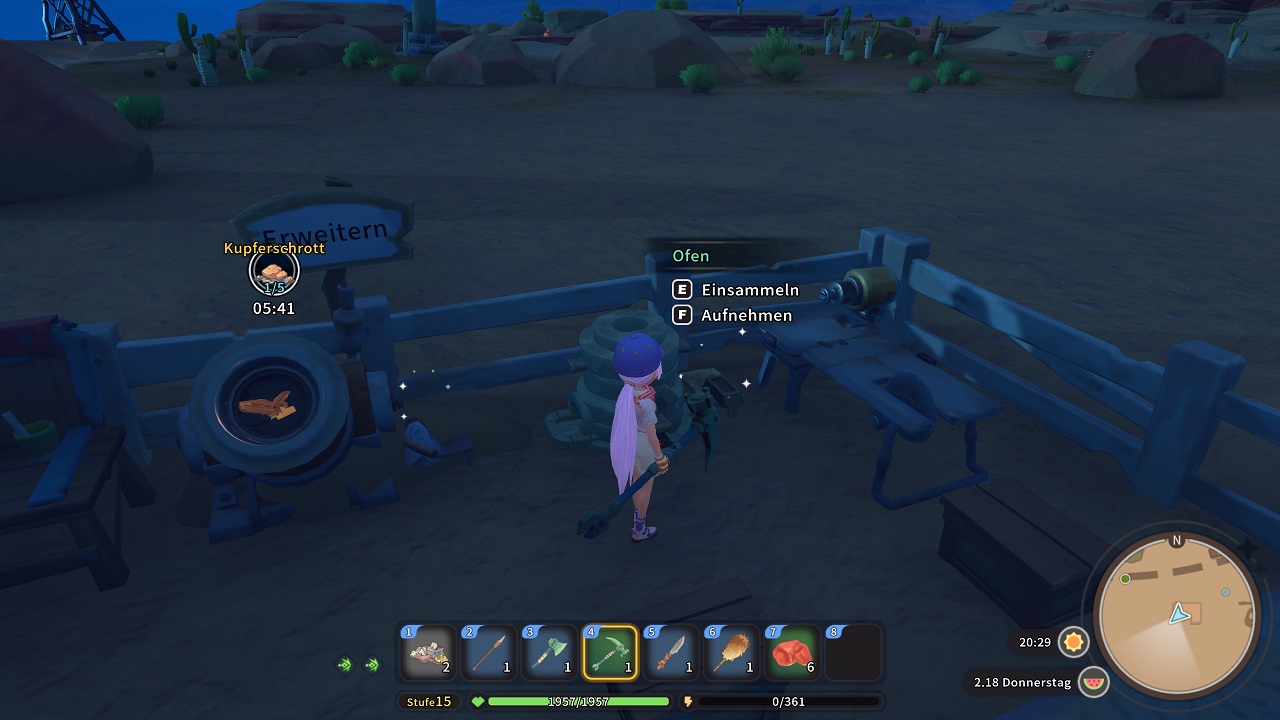Select the scrap pile in hotbar slot 1
This screenshot has height=720, width=1280.
click(x=429, y=653)
